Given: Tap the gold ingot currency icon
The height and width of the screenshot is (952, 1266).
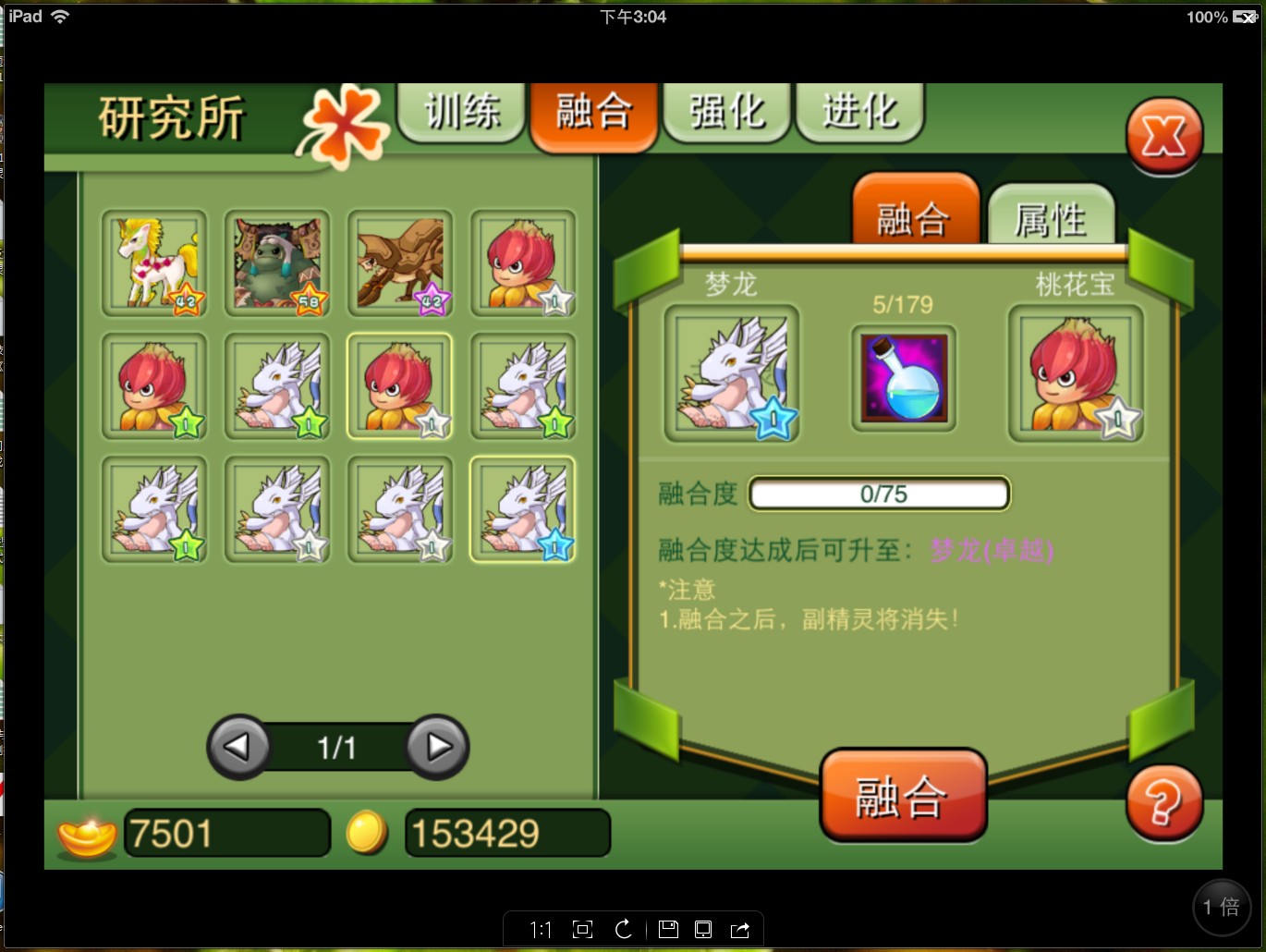Looking at the screenshot, I should coord(87,834).
